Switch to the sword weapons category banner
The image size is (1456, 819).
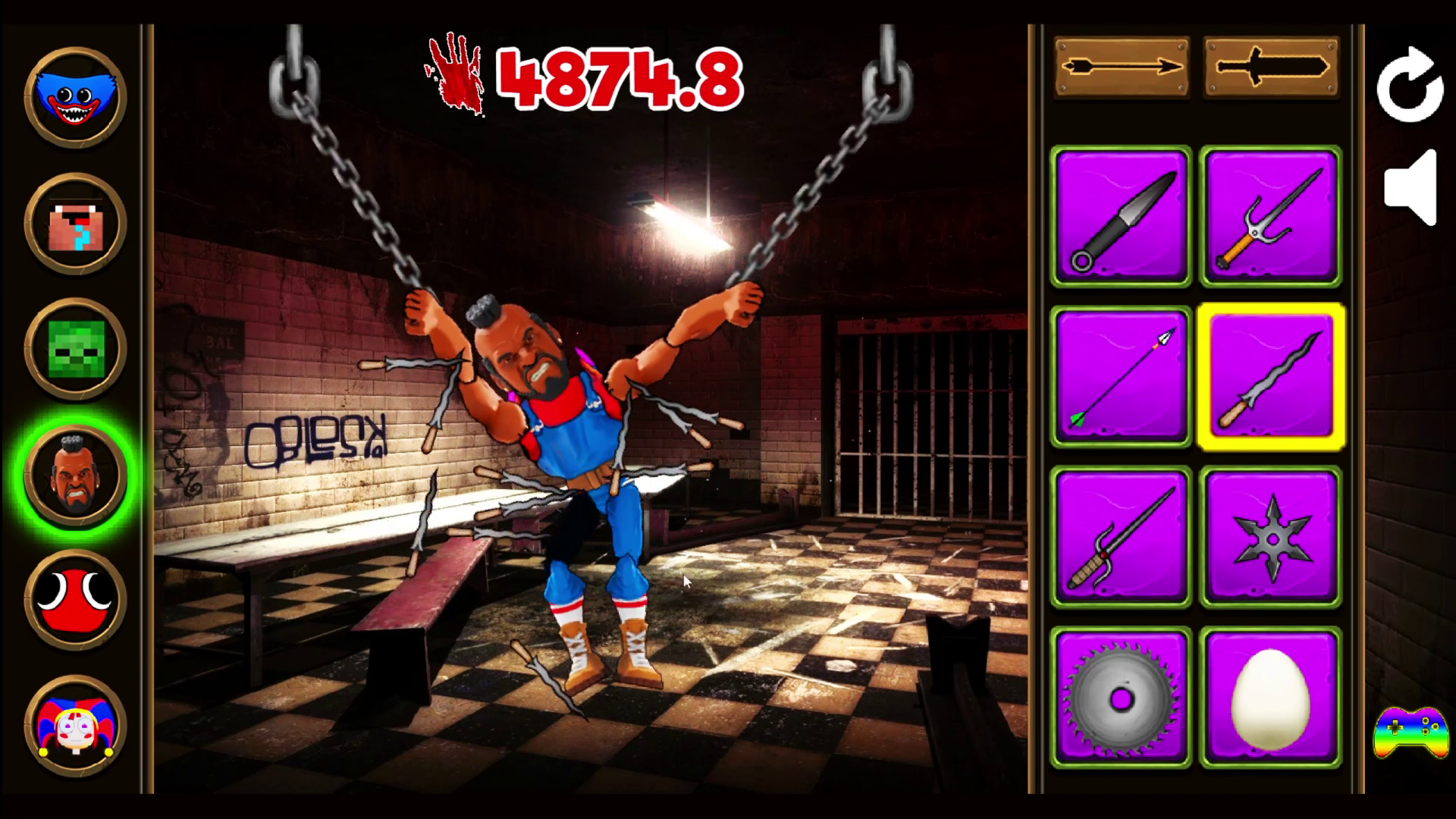[x=1271, y=67]
